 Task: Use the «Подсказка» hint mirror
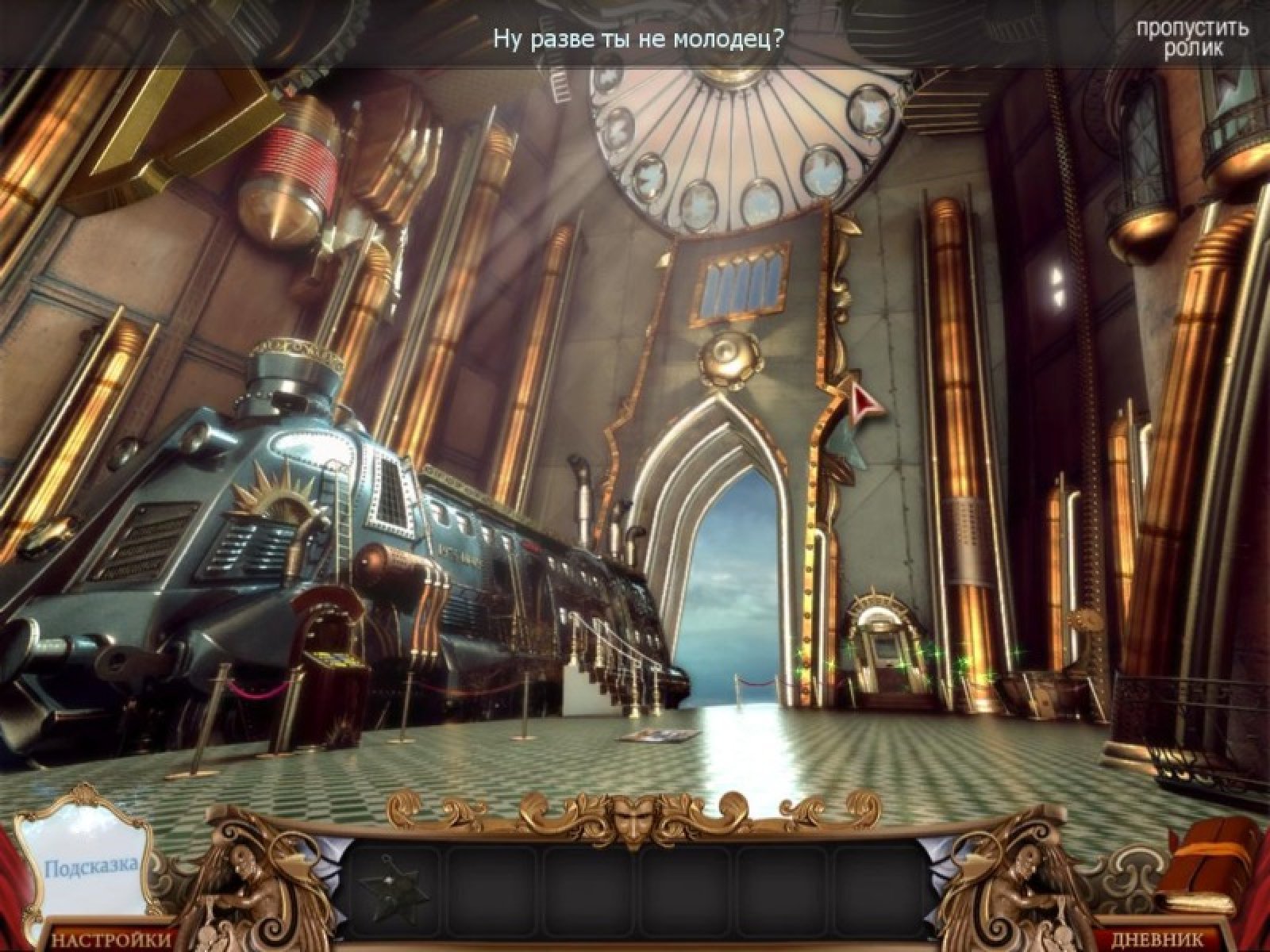tap(90, 864)
